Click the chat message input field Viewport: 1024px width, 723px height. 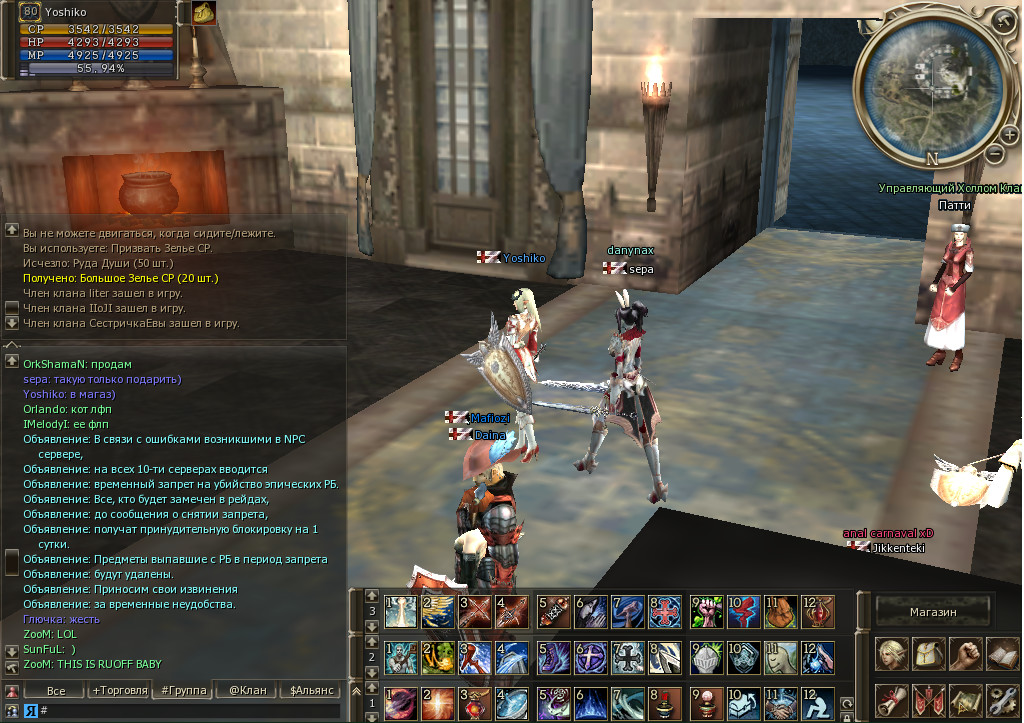(x=190, y=710)
